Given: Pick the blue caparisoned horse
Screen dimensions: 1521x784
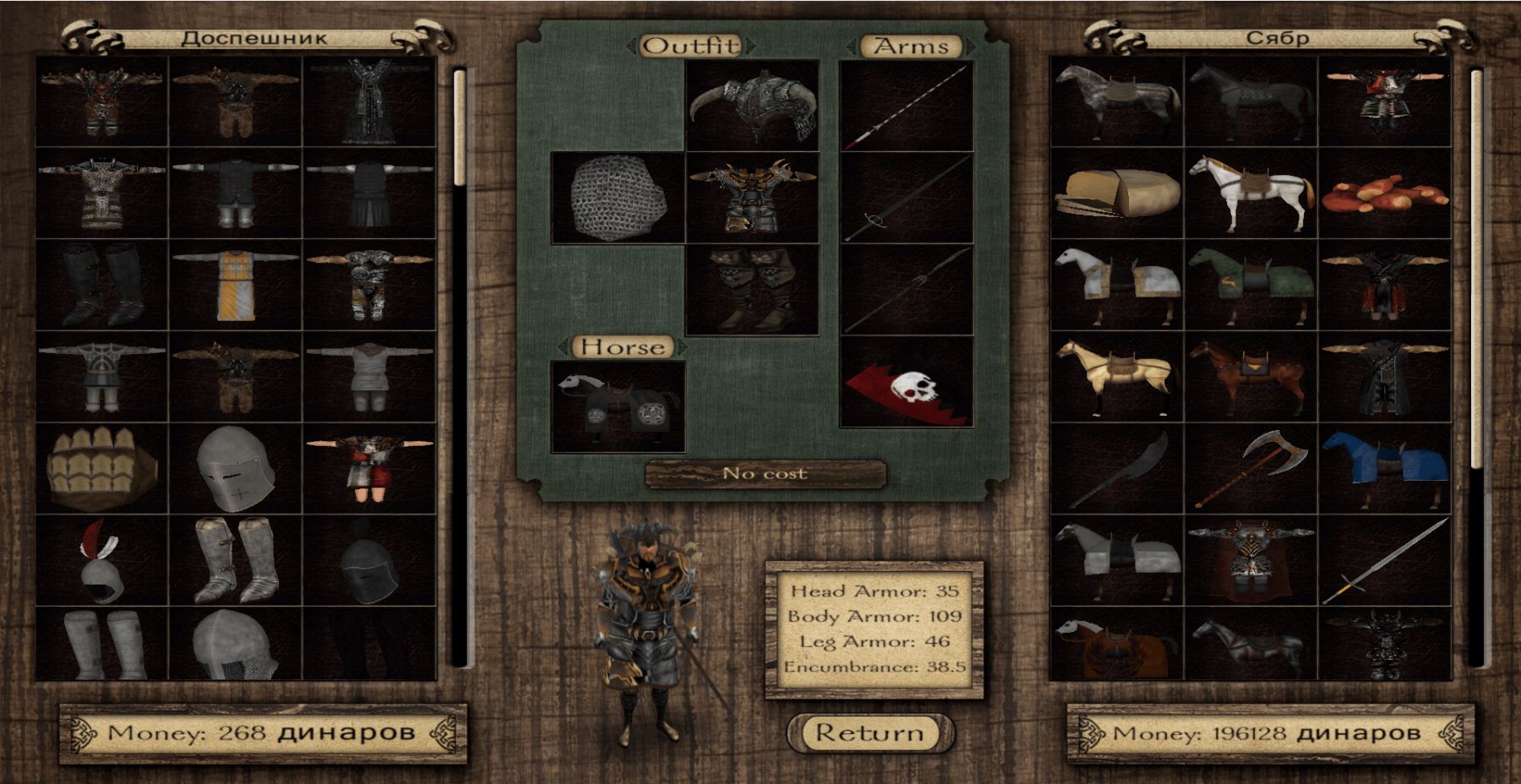Looking at the screenshot, I should [x=1385, y=469].
